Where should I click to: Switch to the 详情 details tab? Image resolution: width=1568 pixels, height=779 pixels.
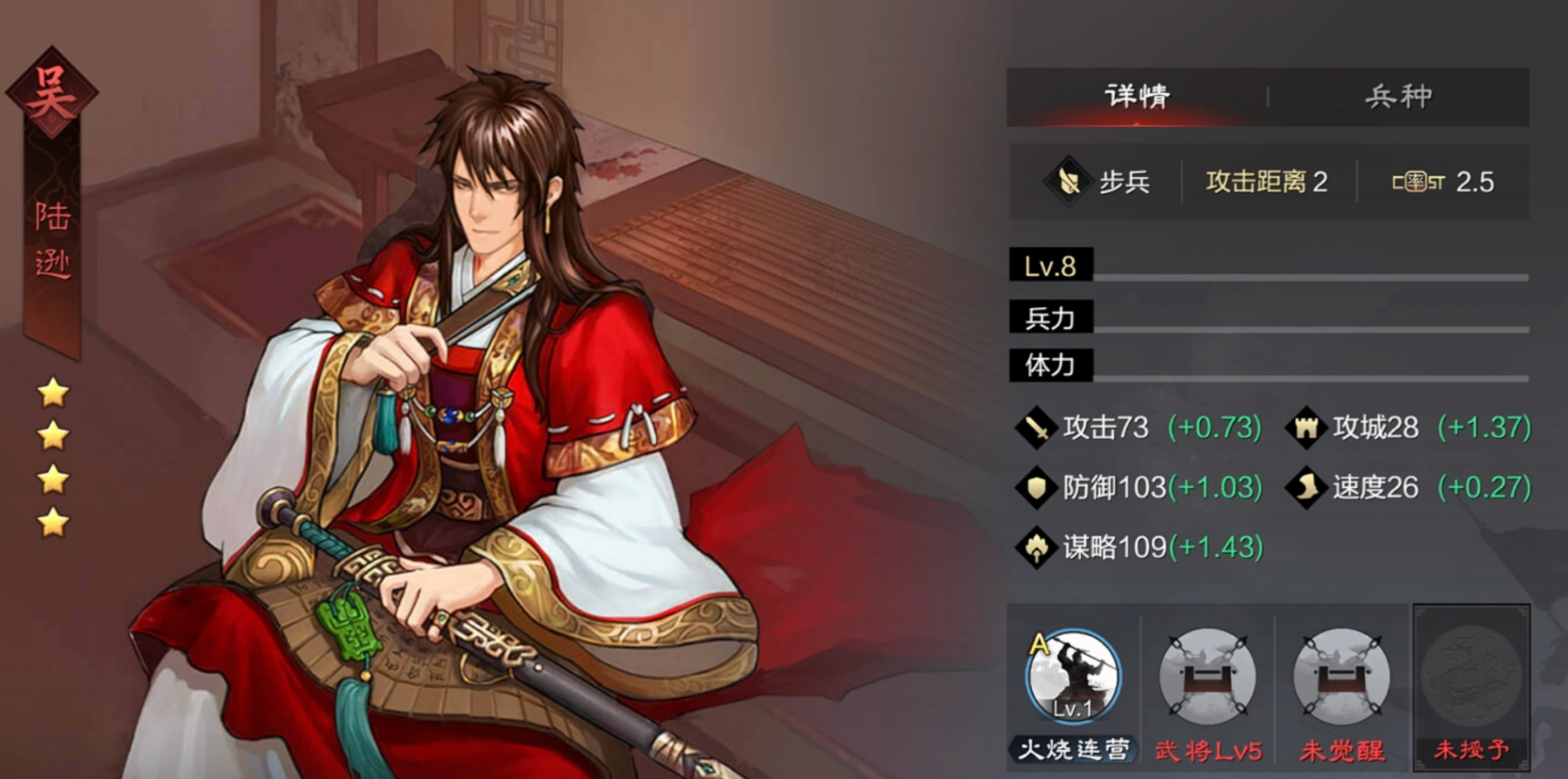pyautogui.click(x=1136, y=96)
